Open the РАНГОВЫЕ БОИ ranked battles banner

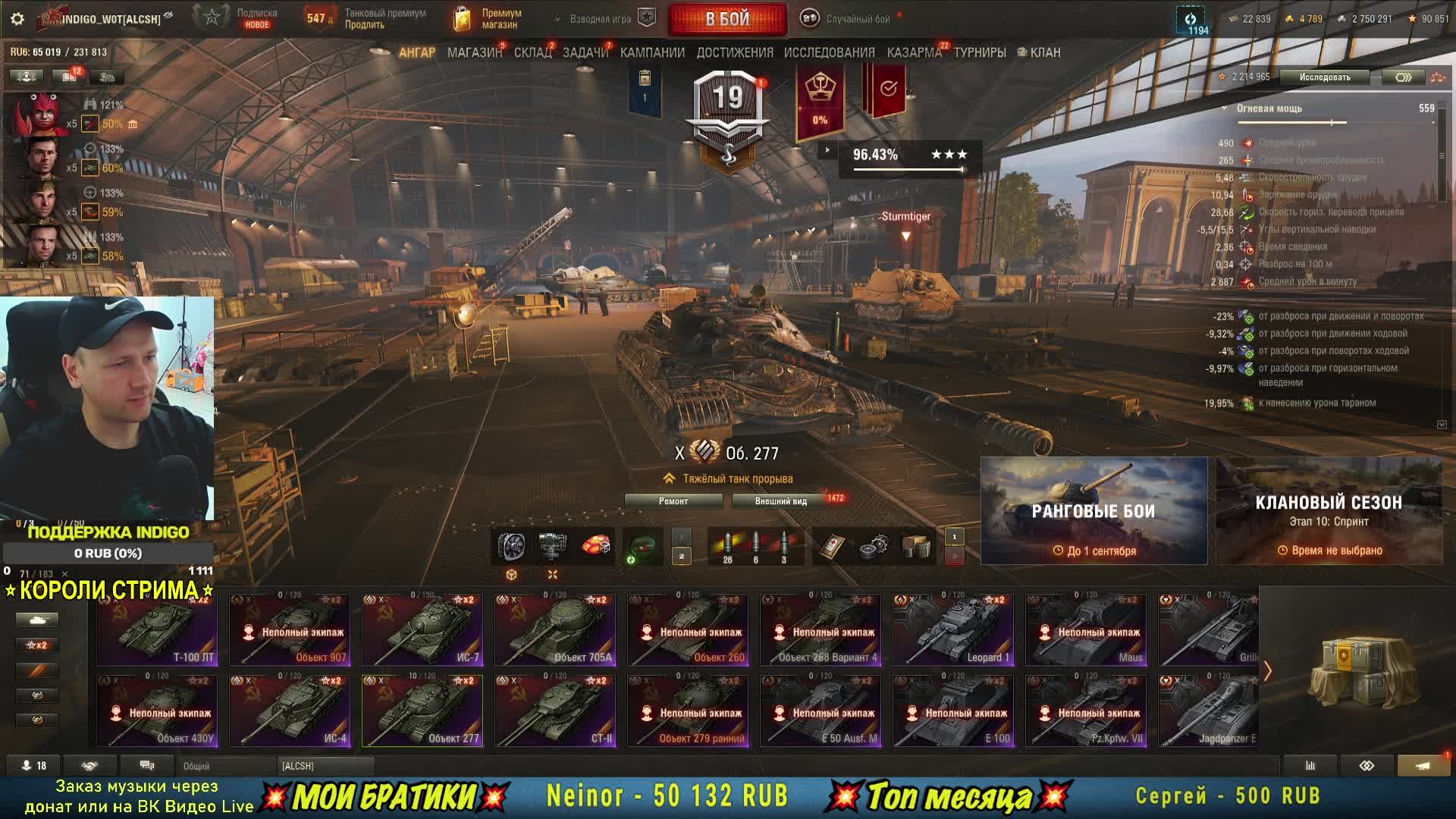click(1094, 510)
